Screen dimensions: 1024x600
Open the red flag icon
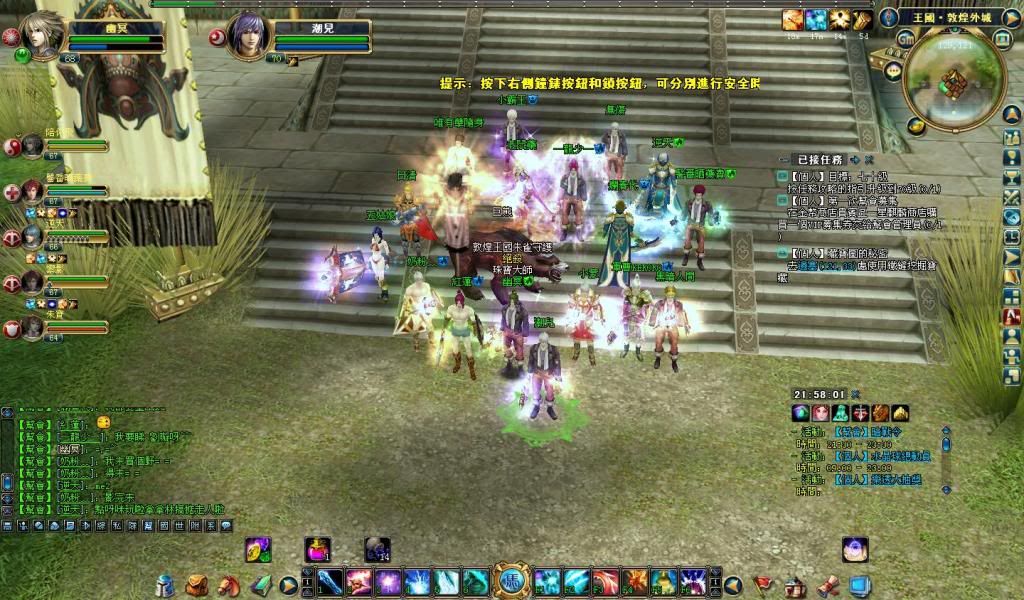coord(764,585)
